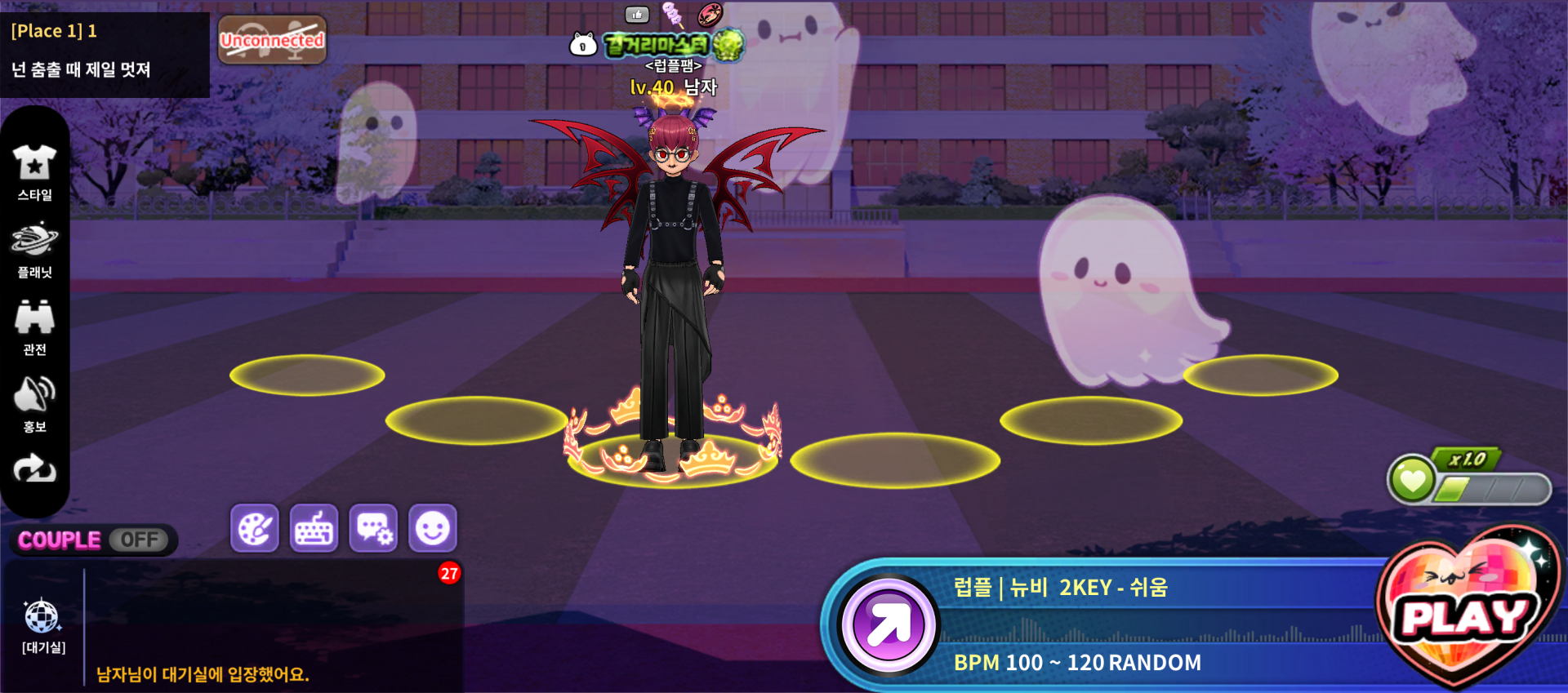The width and height of the screenshot is (1568, 693).
Task: Open the 플래닛 planet menu
Action: pos(34,250)
